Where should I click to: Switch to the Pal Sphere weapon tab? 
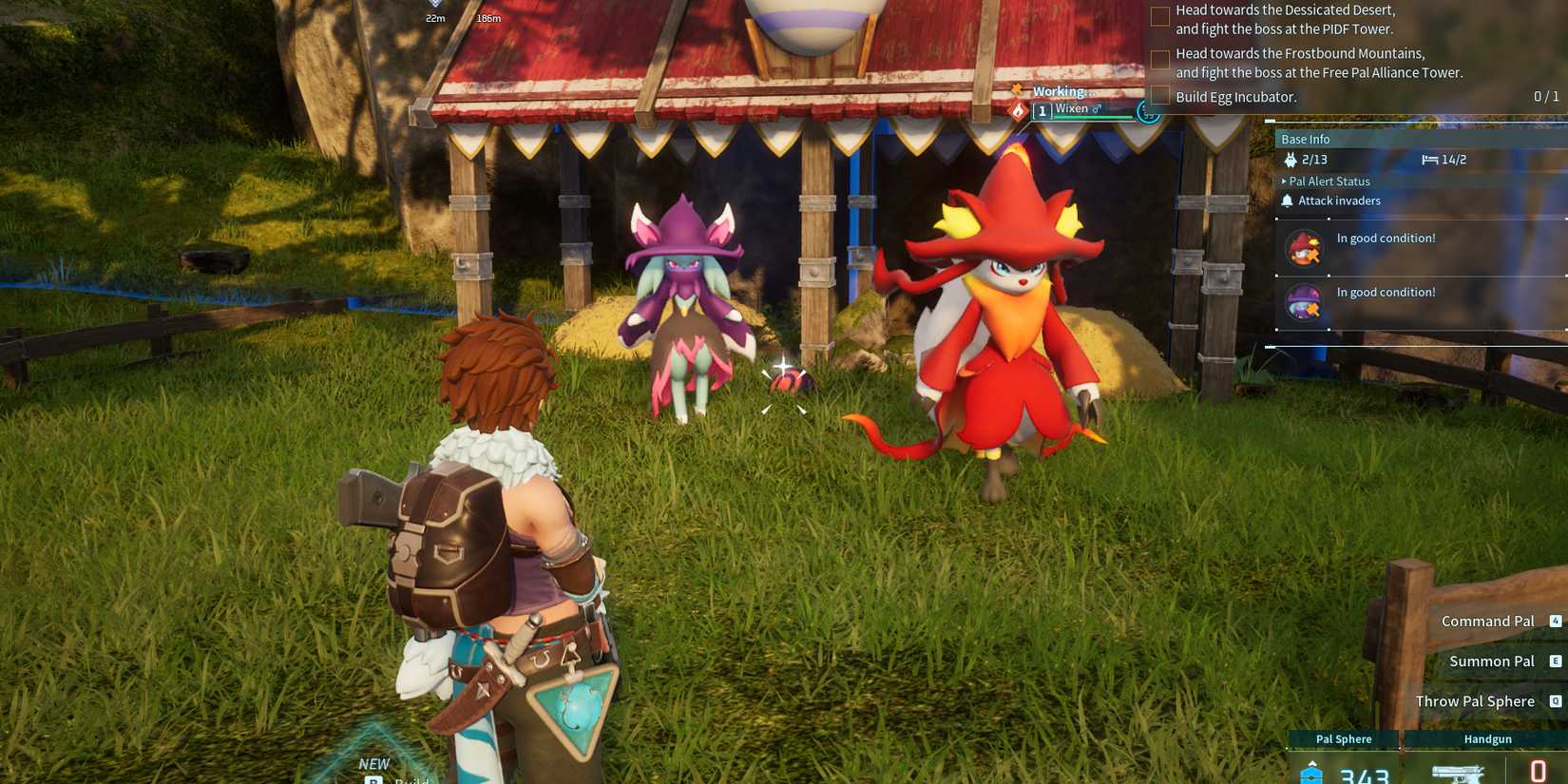pyautogui.click(x=1342, y=738)
